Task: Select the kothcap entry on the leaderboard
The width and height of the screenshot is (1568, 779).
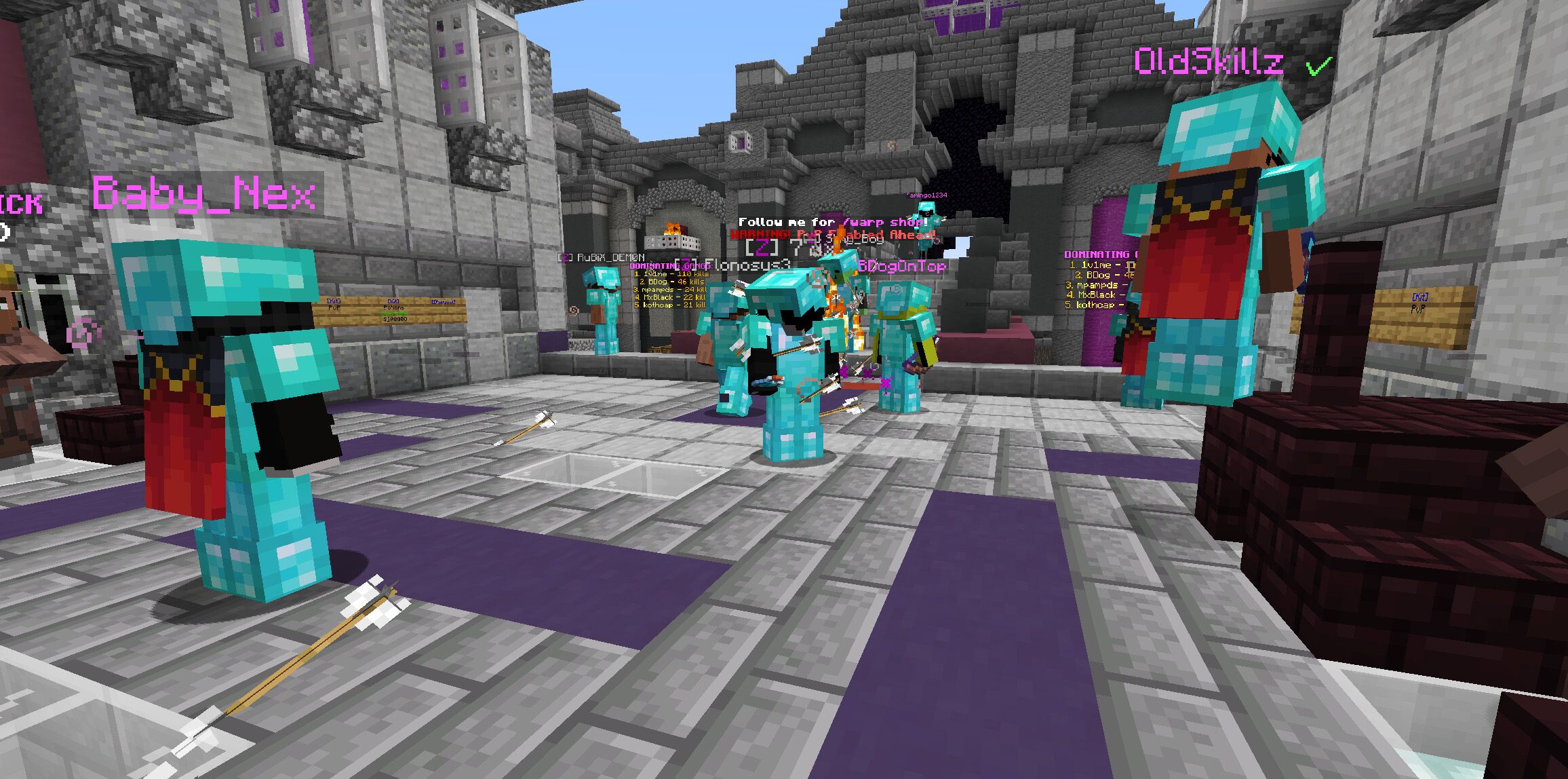Action: (671, 305)
